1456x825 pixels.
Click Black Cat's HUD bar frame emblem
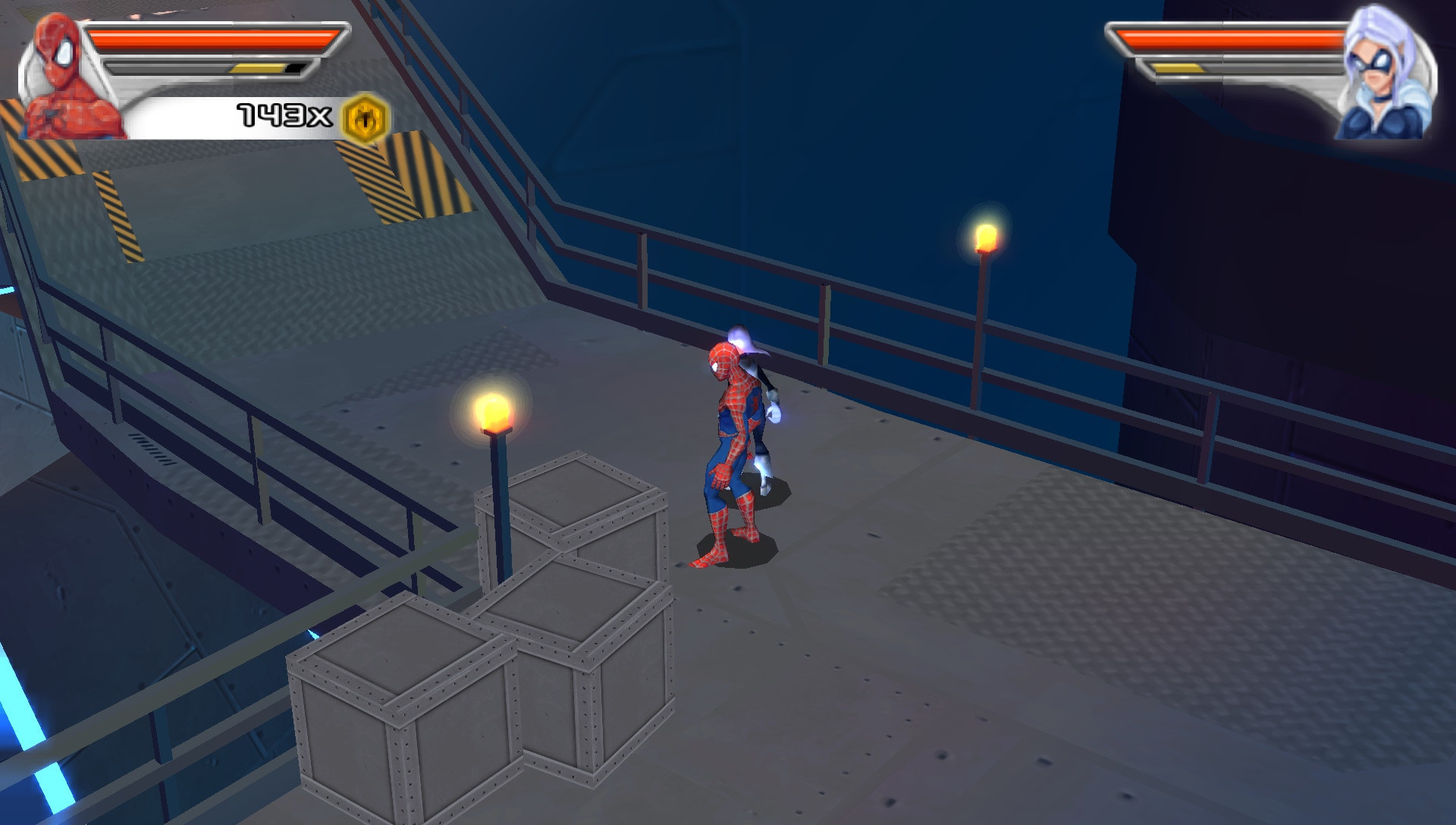click(x=1115, y=42)
